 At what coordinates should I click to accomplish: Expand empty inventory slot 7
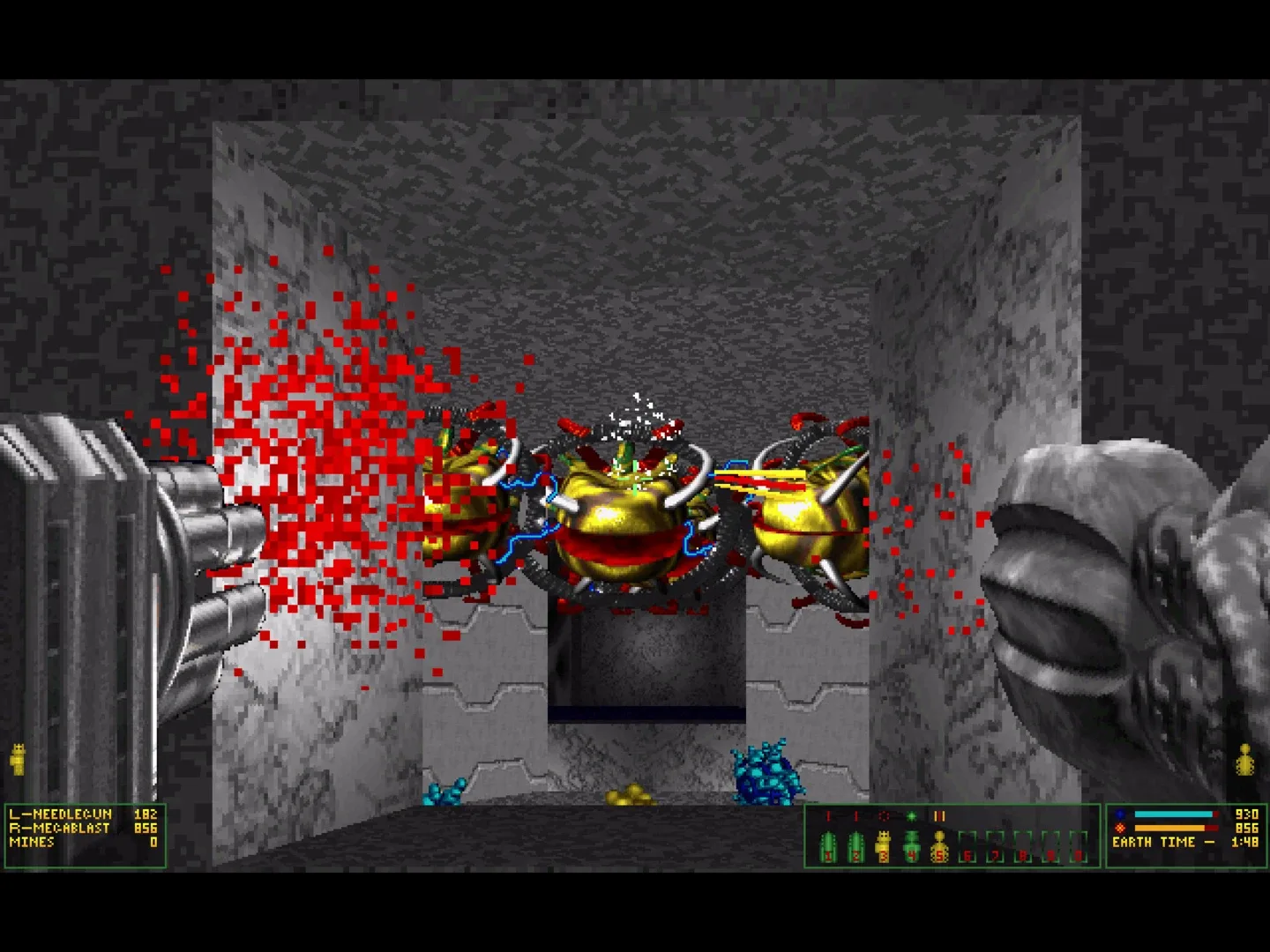tap(995, 846)
